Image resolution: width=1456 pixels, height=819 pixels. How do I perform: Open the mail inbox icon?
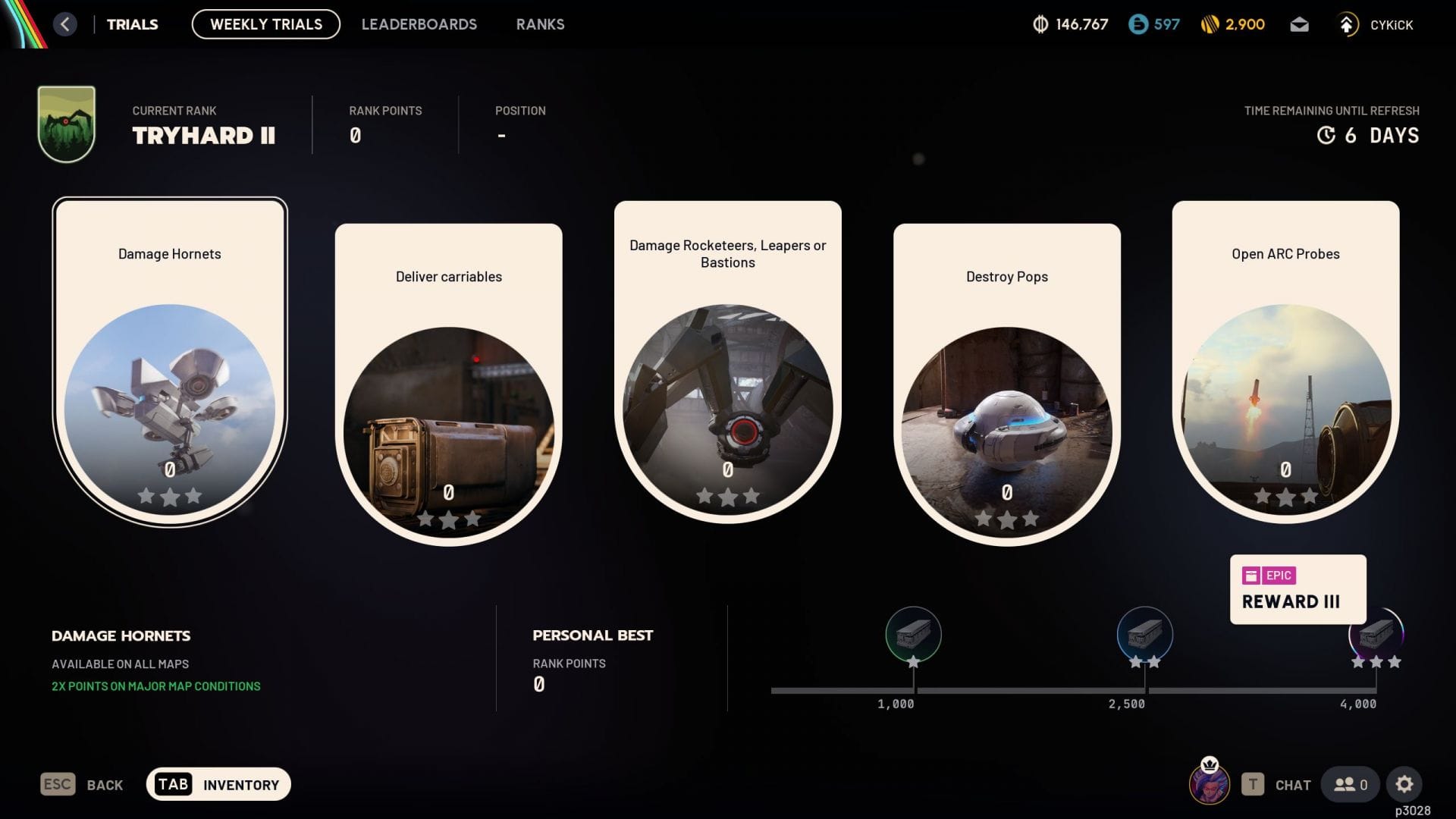coord(1299,24)
